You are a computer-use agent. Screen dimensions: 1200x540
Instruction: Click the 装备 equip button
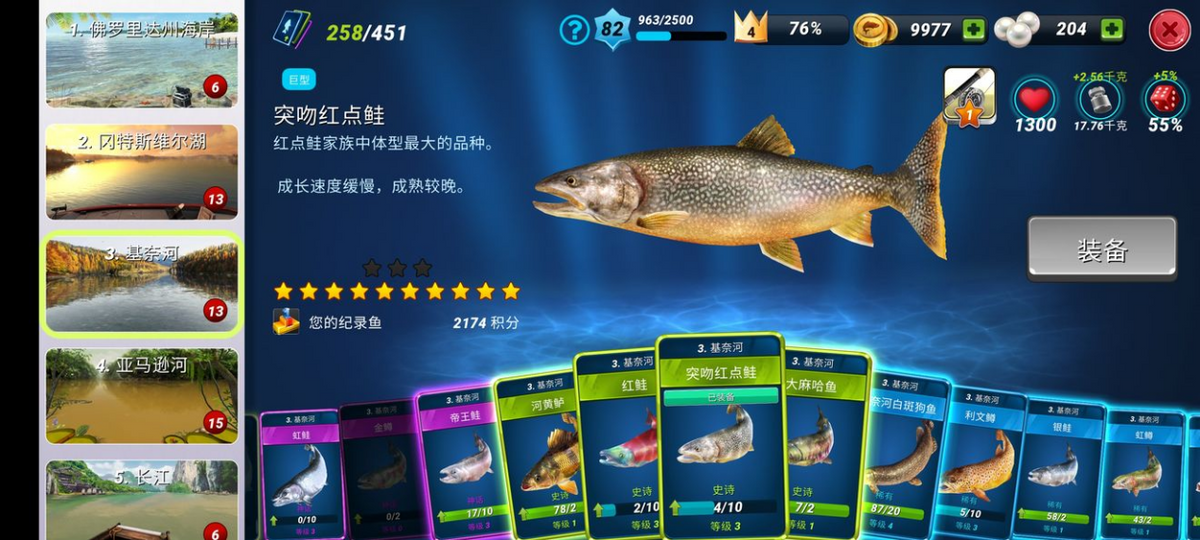1101,249
